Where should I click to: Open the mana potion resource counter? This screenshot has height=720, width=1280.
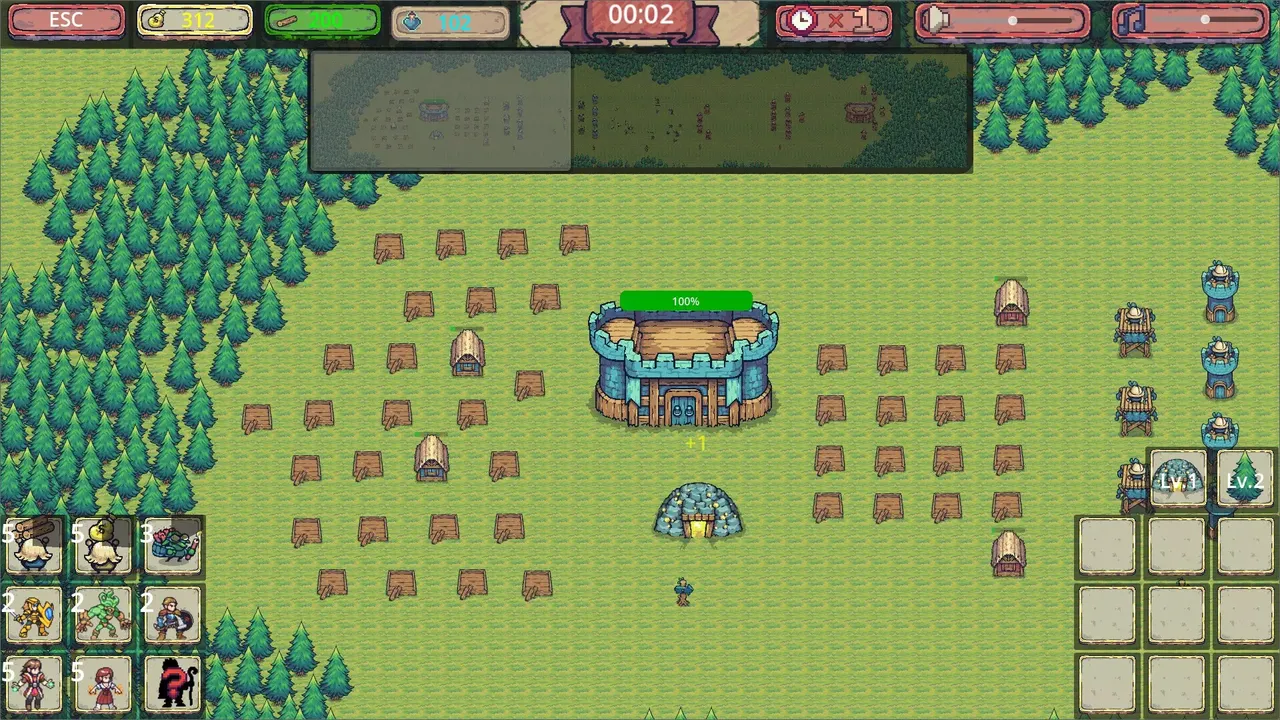click(x=450, y=18)
